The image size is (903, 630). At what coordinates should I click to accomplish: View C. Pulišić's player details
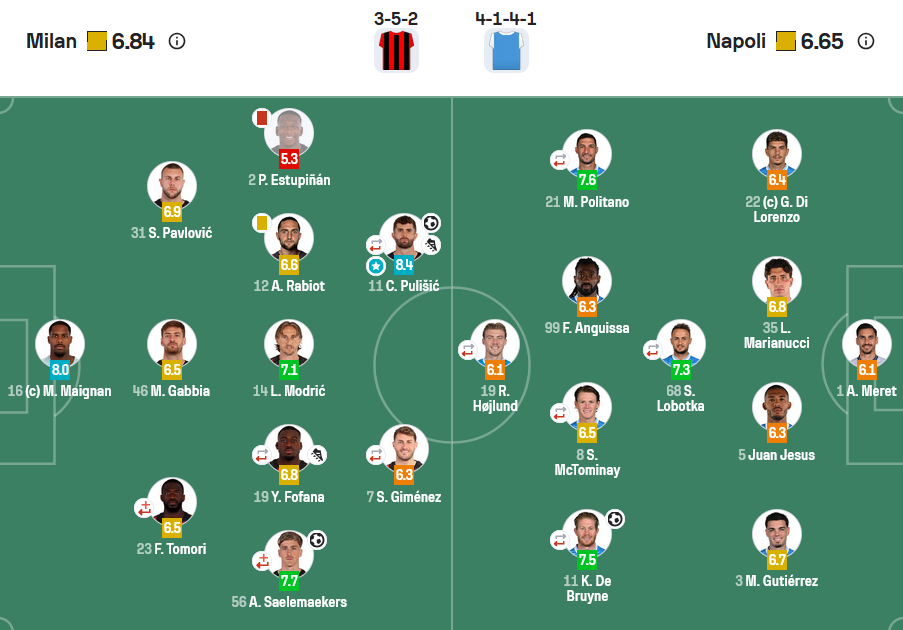(404, 239)
